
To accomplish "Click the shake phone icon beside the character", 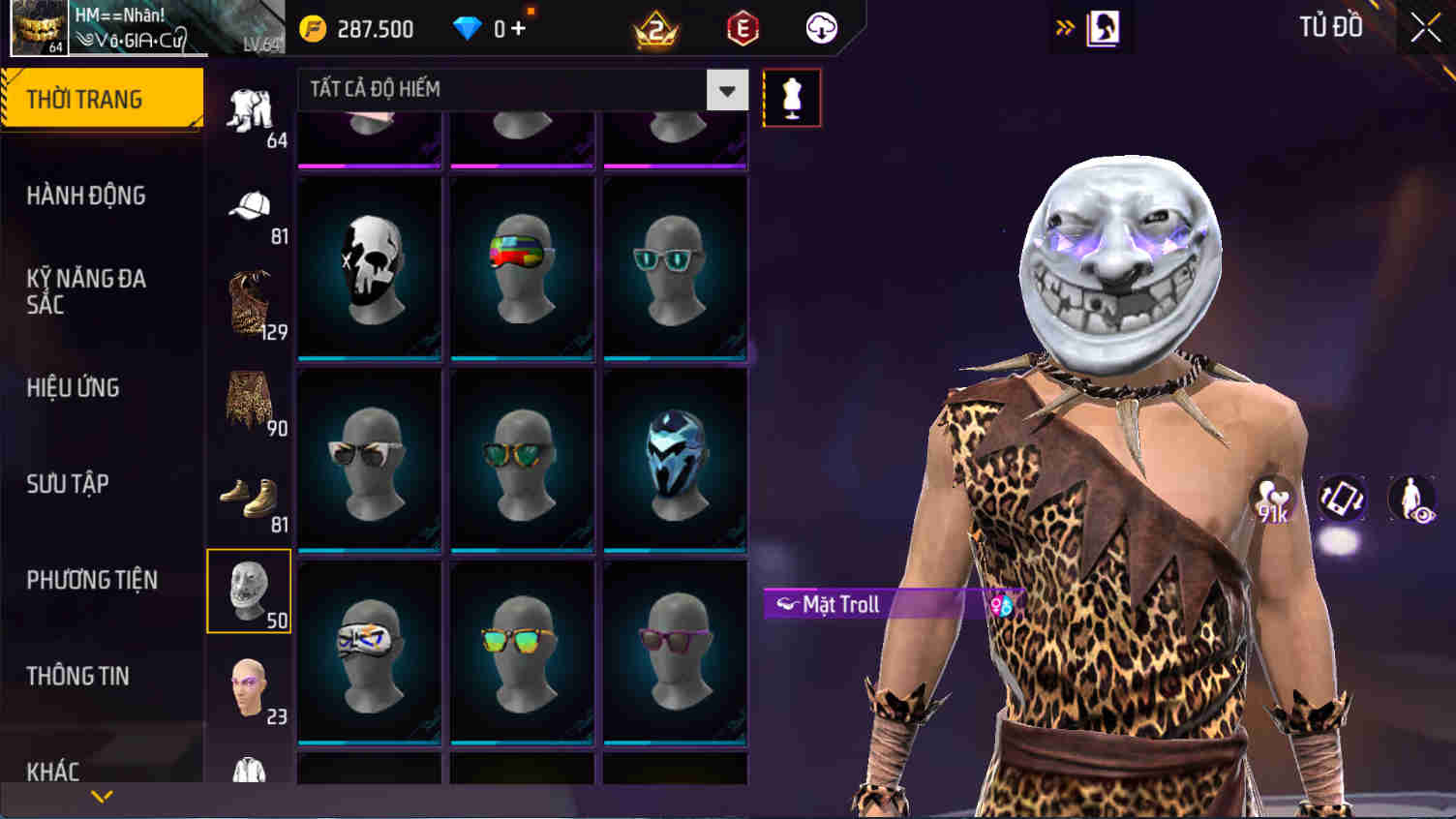I will click(1341, 500).
